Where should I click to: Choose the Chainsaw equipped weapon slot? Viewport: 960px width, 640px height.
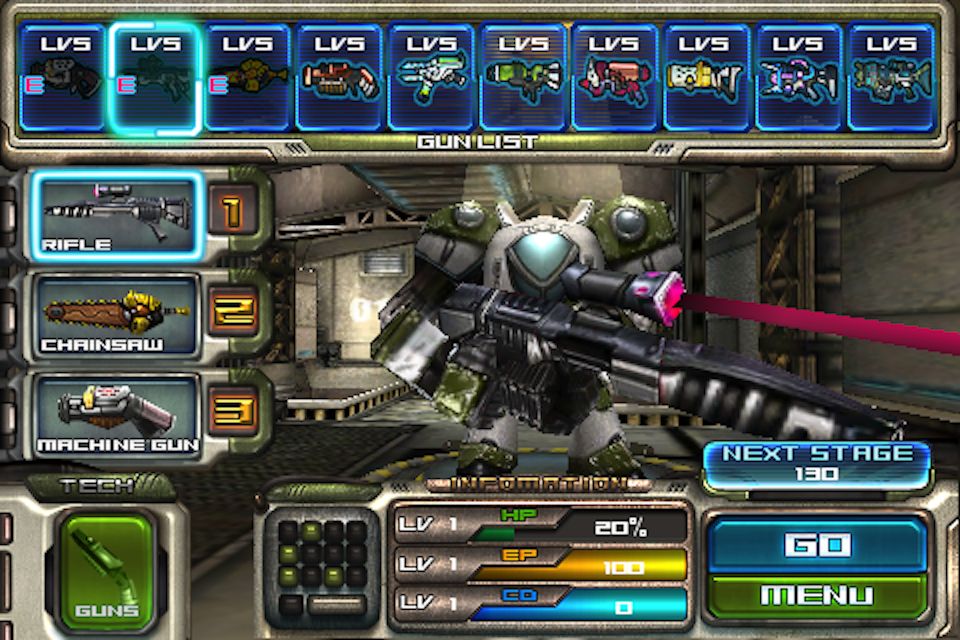tap(118, 316)
